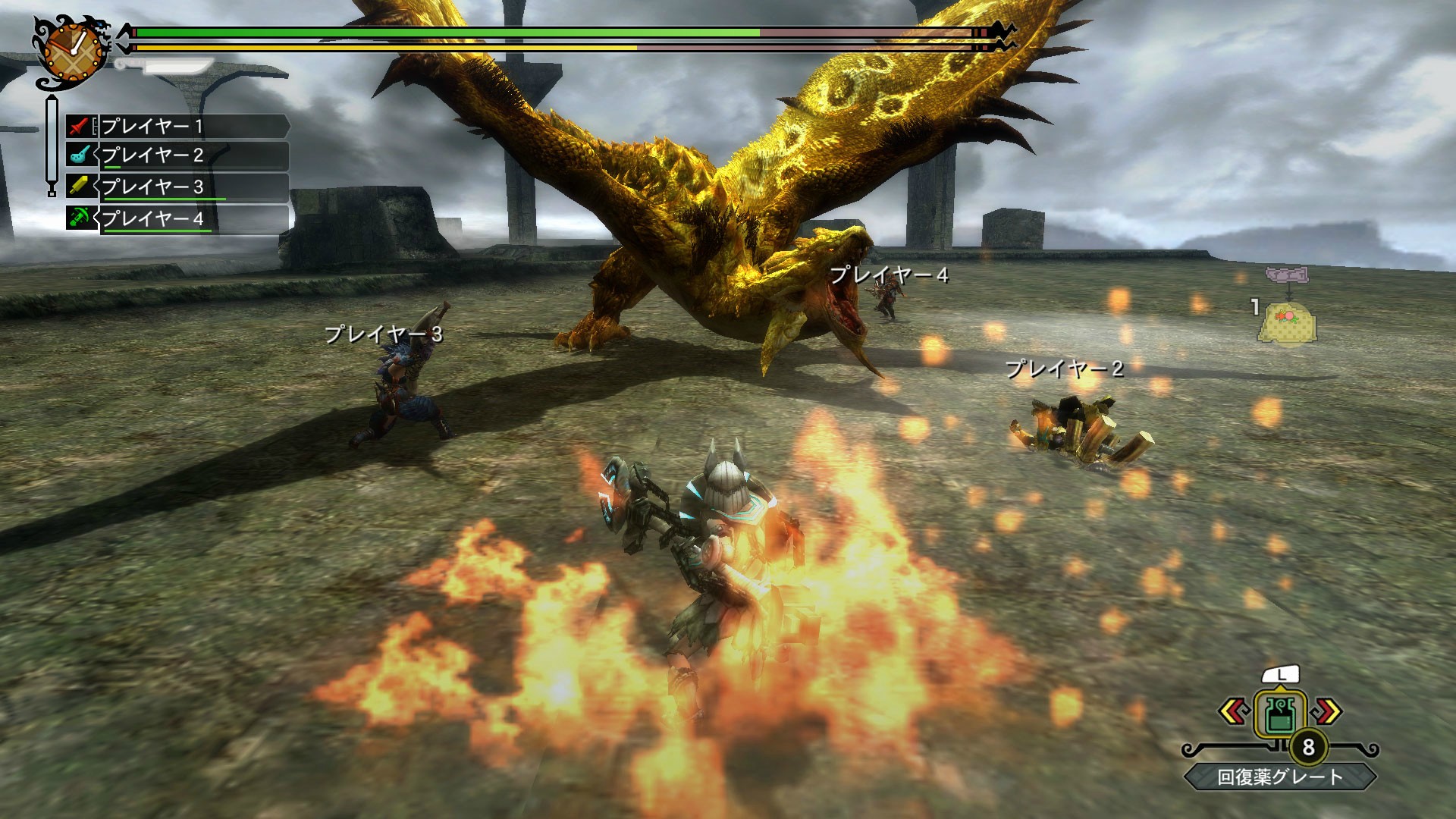Image resolution: width=1456 pixels, height=819 pixels.
Task: Expand the monster carcass marker above the drop
Action: point(1287,275)
